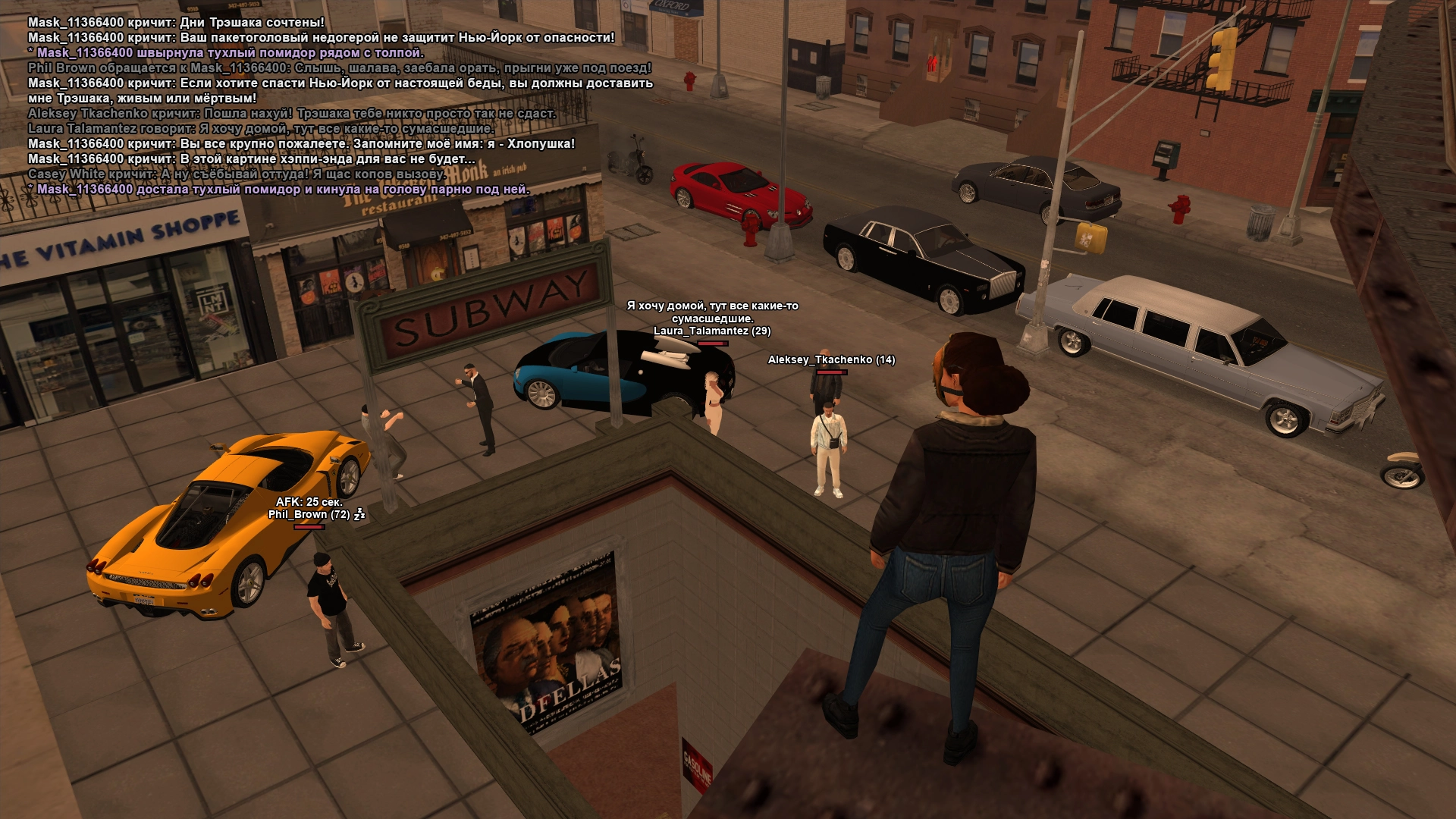Viewport: 1456px width, 819px height.
Task: Click the Aleksey_Tkachenko (14) player nametag
Action: point(831,360)
